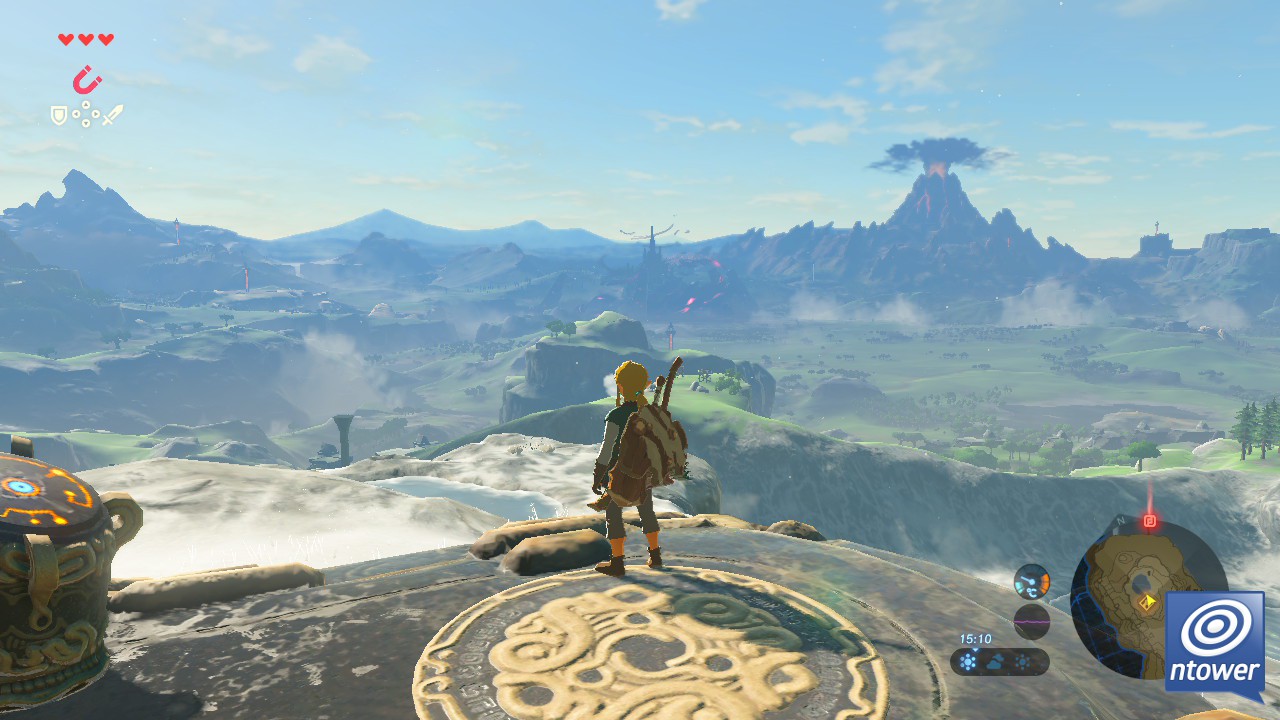This screenshot has width=1280, height=720.
Task: Select the red Magnesis rune icon
Action: (88, 79)
